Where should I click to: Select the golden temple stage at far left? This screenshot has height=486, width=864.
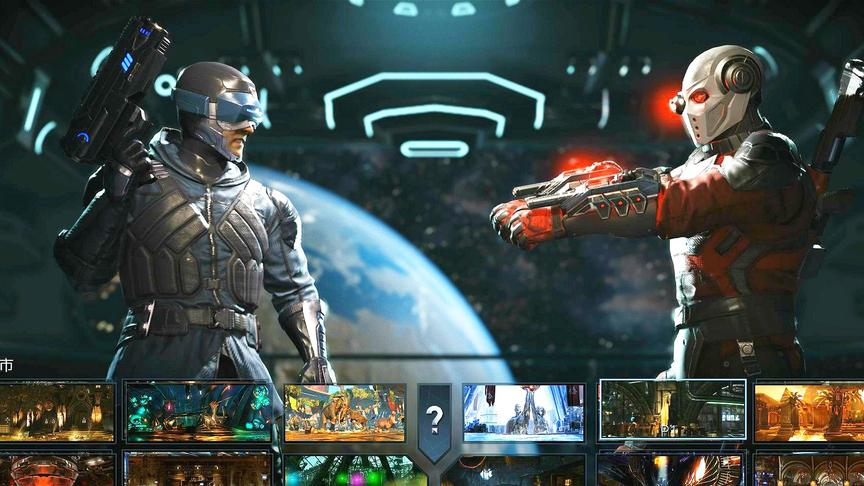(56, 412)
